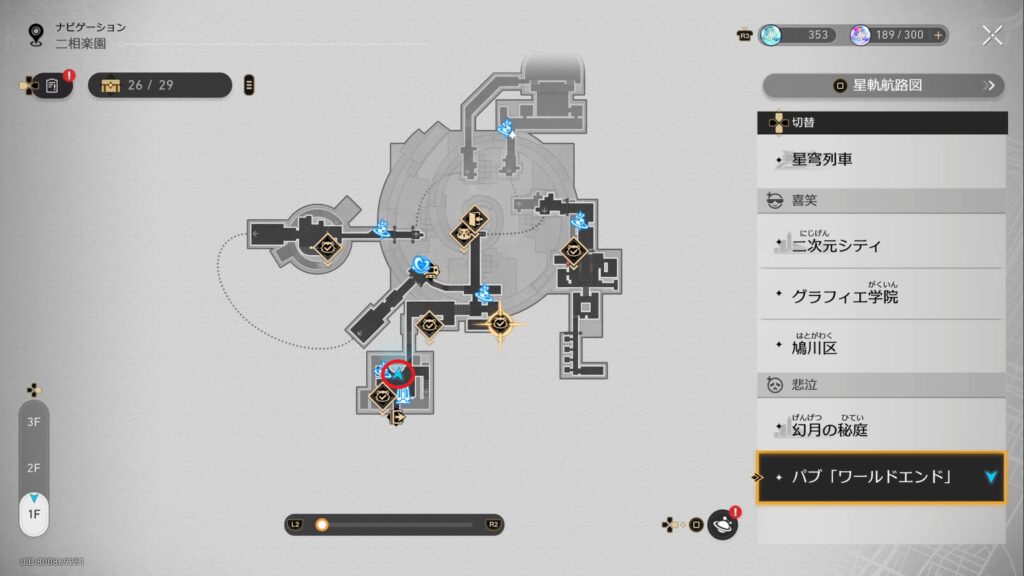The image size is (1024, 576).
Task: Click the map zoom slider handle
Action: pos(322,524)
